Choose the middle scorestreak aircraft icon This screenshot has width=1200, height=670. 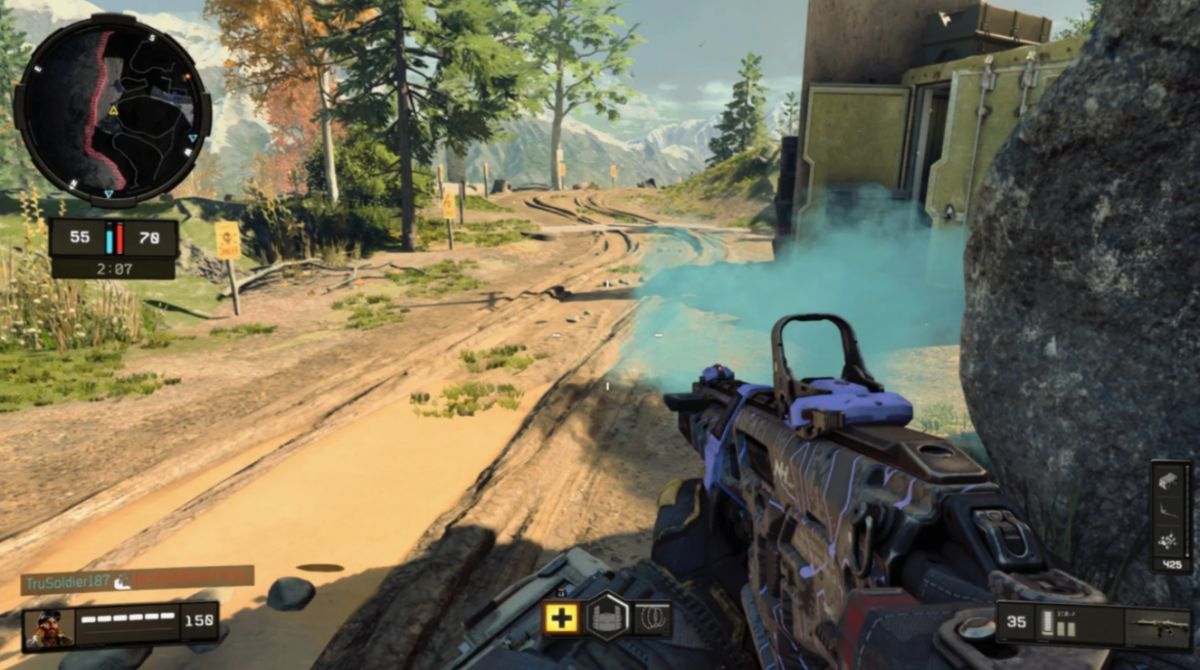click(x=1170, y=511)
